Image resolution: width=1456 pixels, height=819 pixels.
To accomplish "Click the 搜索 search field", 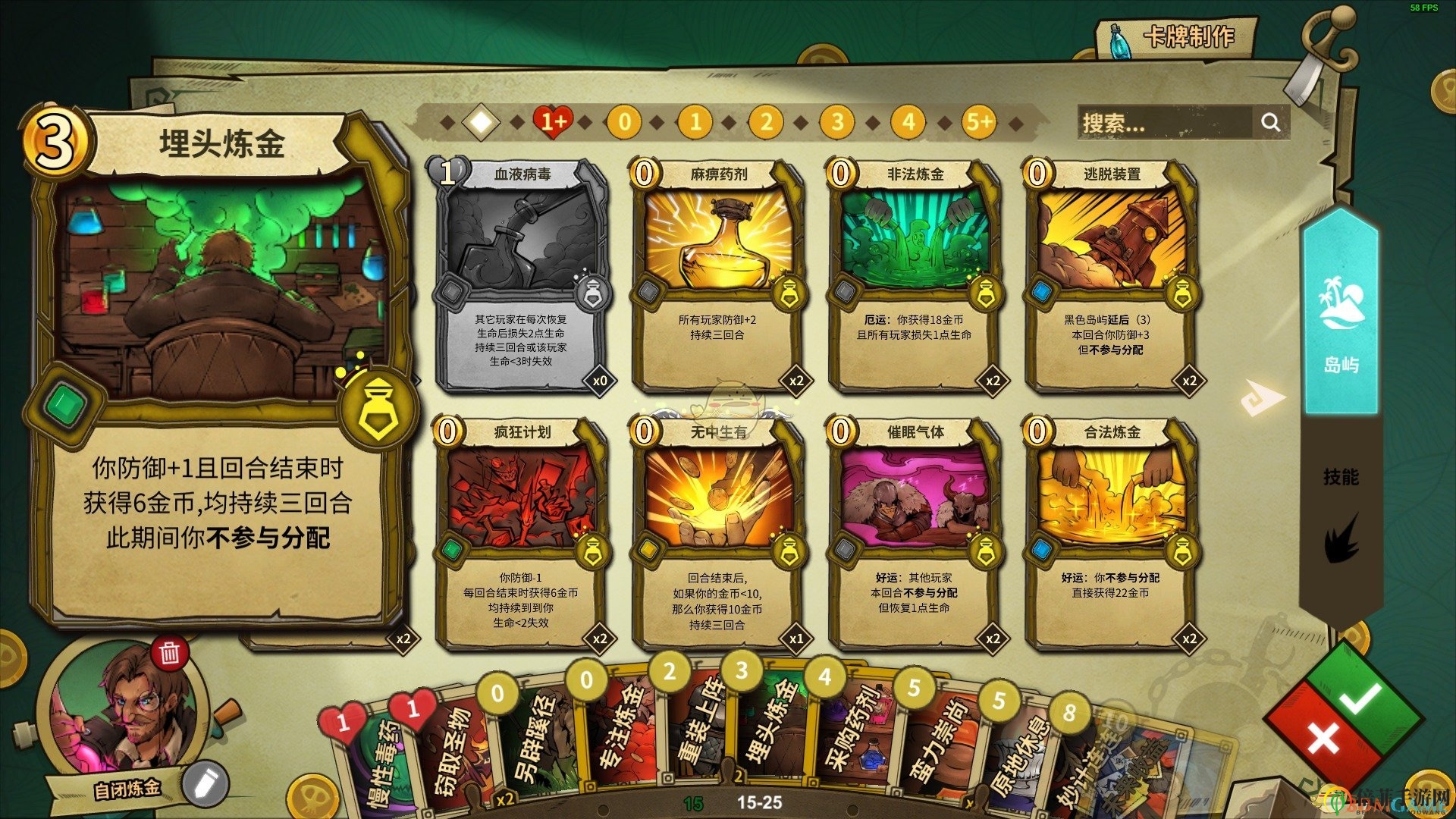I will coord(1164,123).
